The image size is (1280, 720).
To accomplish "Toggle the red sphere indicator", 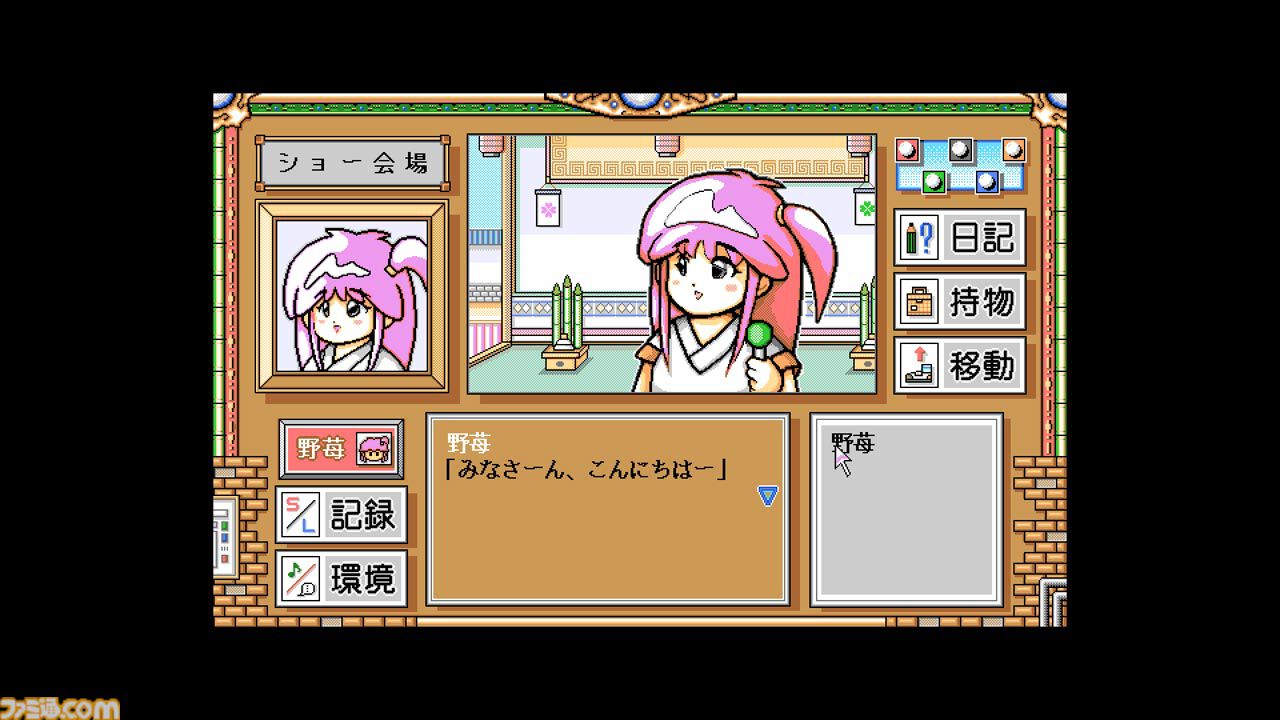I will coord(907,150).
